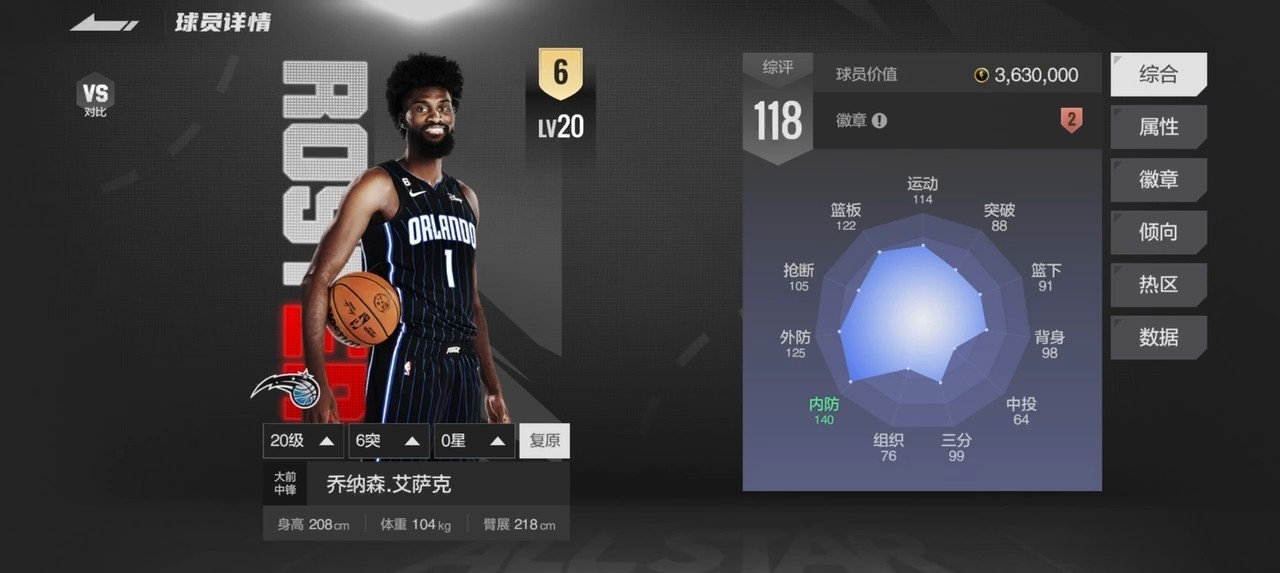The width and height of the screenshot is (1280, 573).
Task: Select the red badge count shield
Action: (x=1071, y=121)
